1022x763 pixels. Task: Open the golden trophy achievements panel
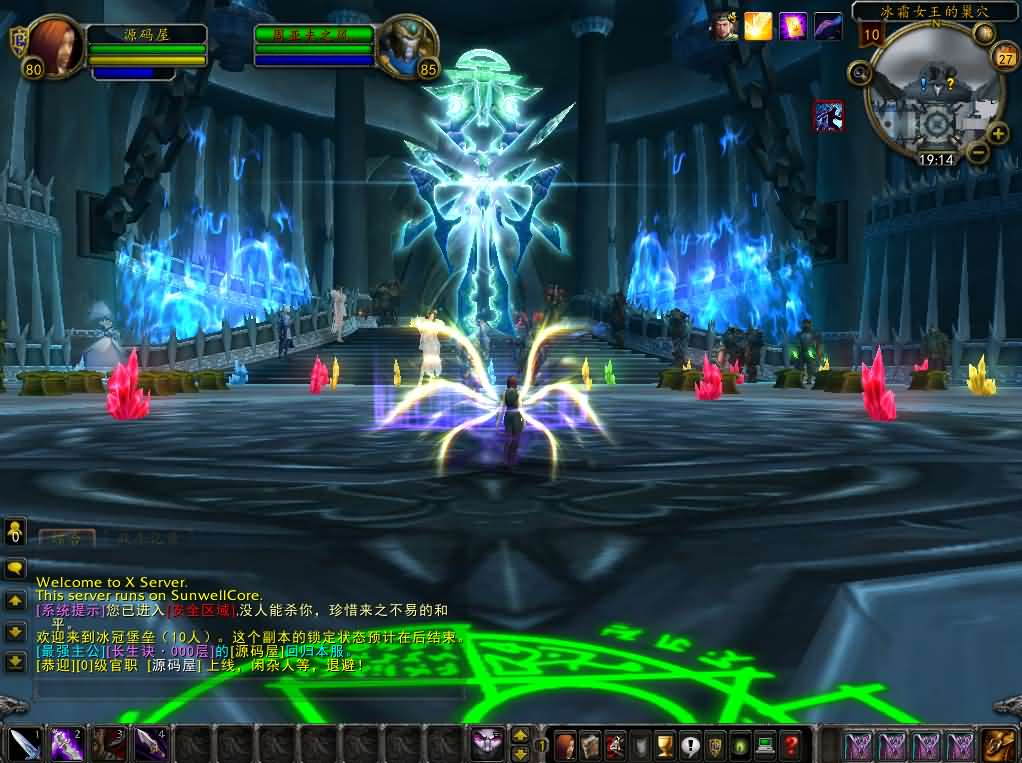point(665,745)
